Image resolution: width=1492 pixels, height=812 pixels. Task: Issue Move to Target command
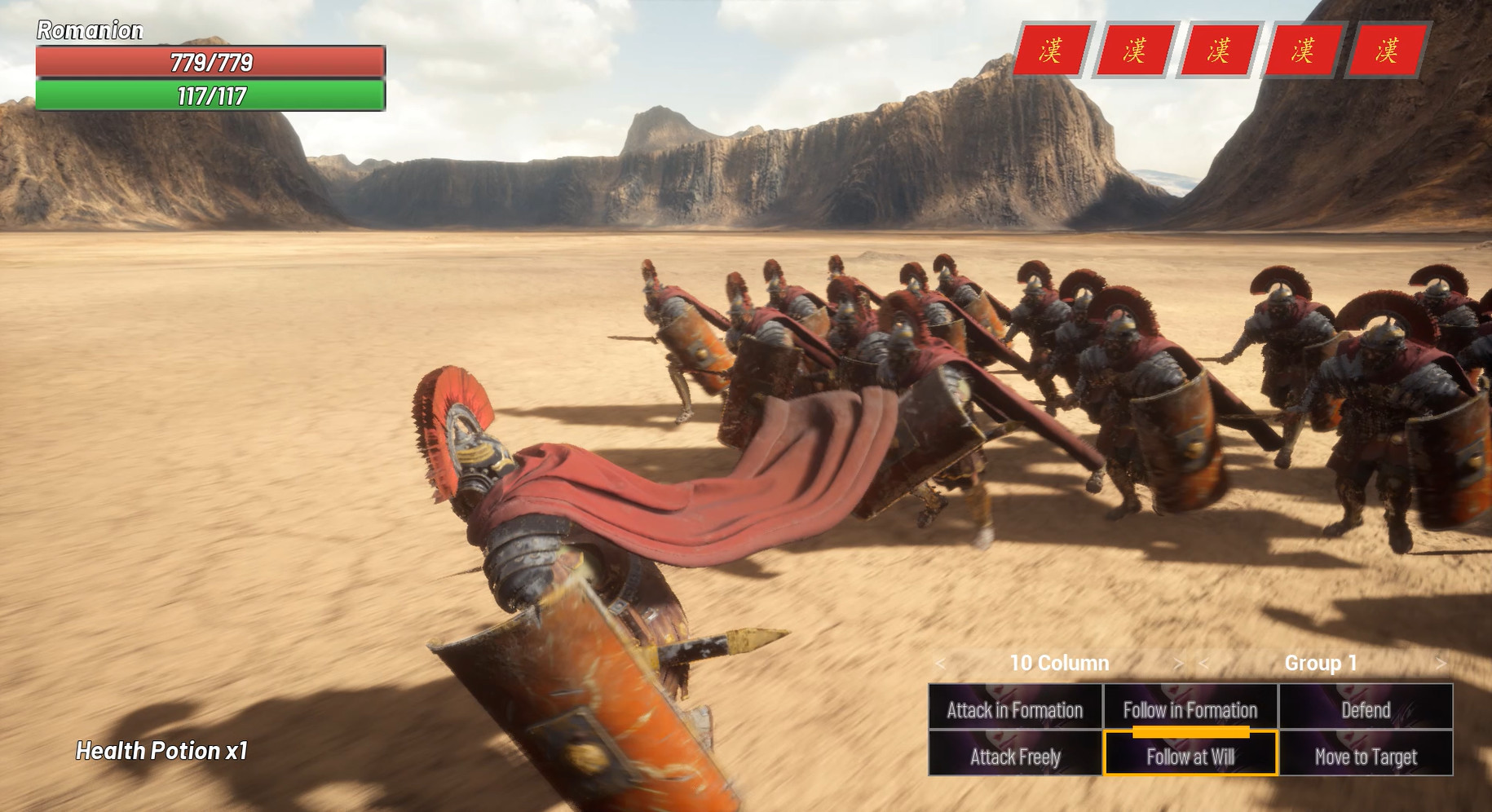[x=1366, y=757]
